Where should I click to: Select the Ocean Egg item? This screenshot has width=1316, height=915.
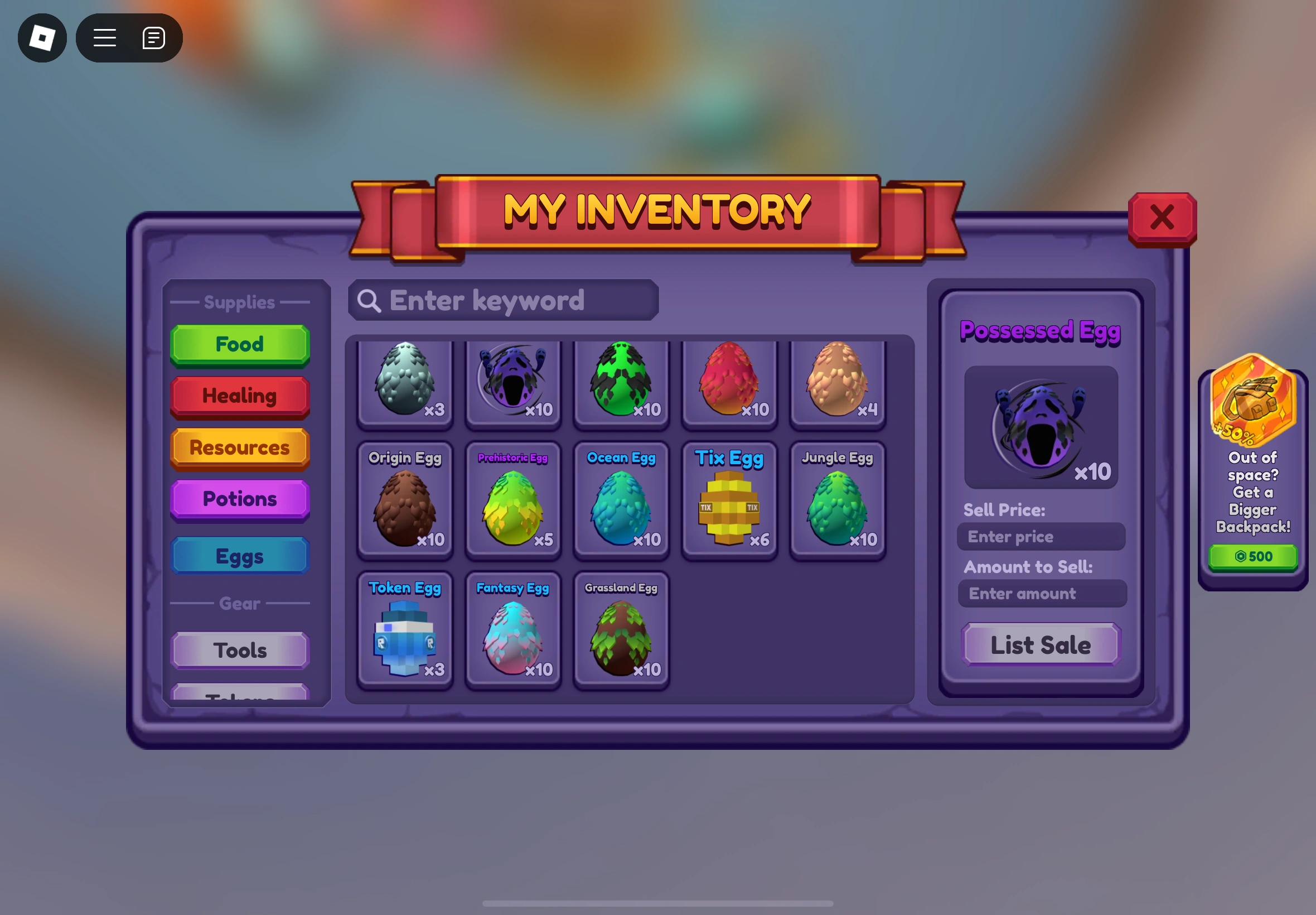(621, 502)
